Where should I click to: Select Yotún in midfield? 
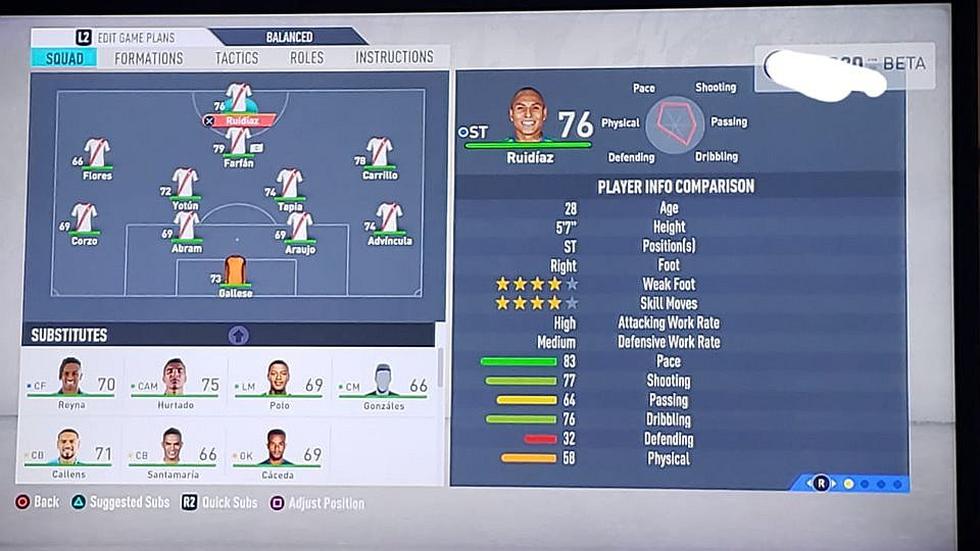[x=185, y=186]
